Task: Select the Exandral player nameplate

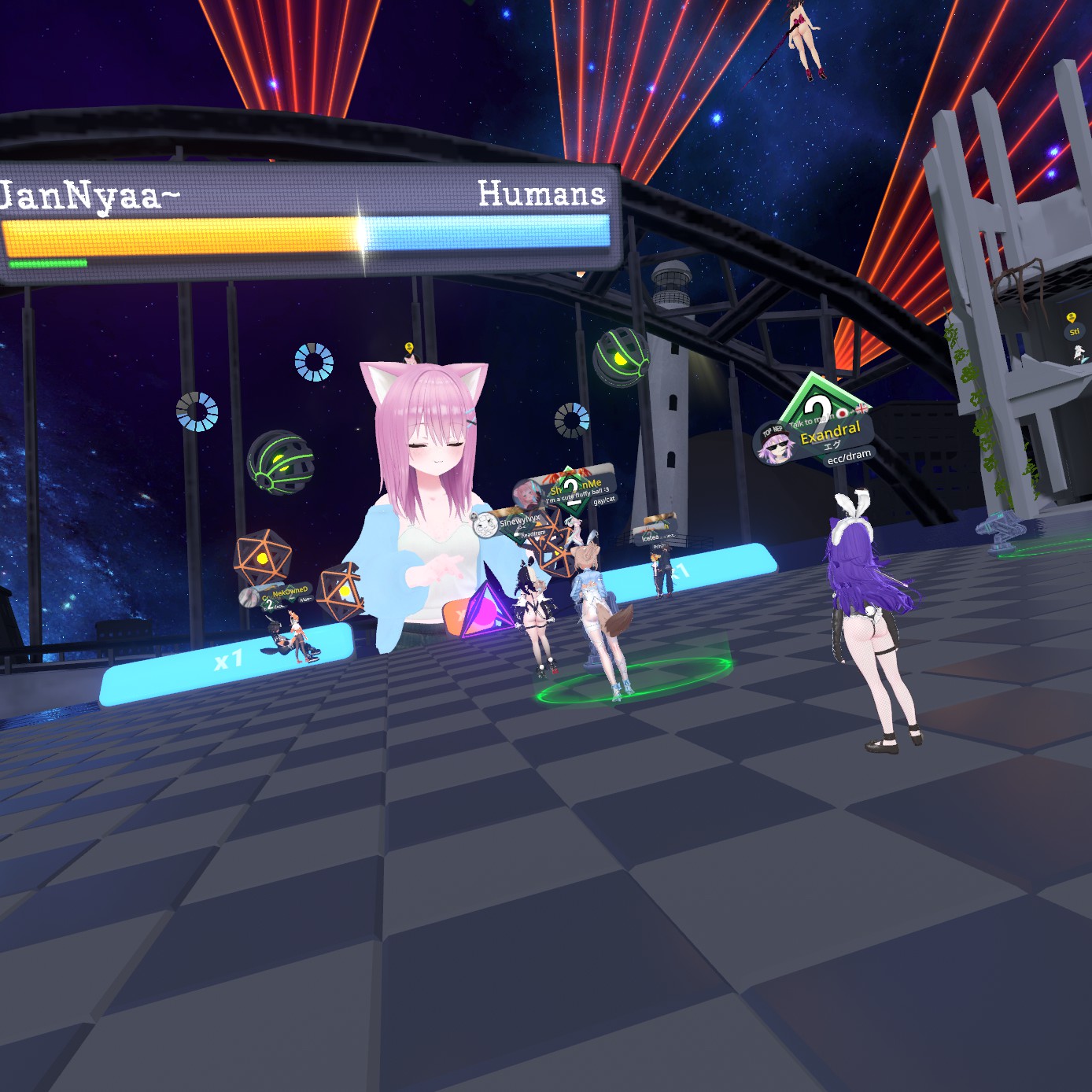Action: (x=830, y=431)
